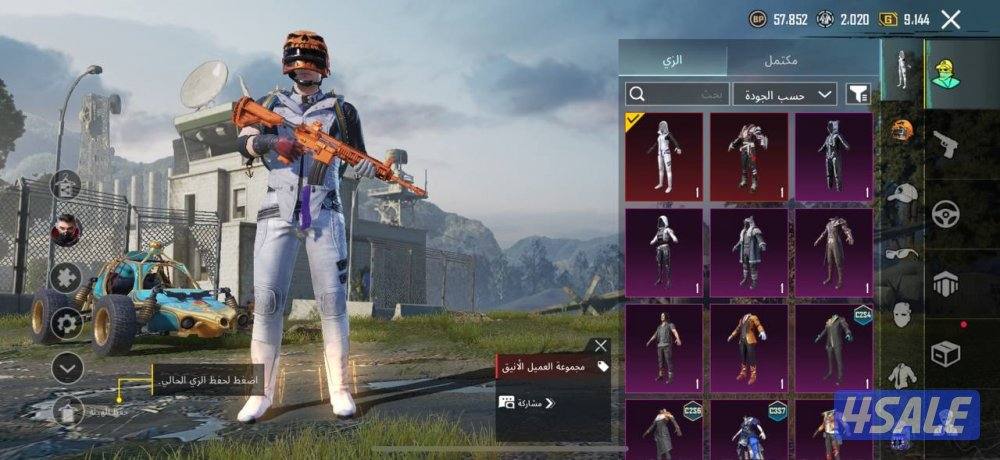Viewport: 1000px width, 460px height.
Task: Select the equipped white hooded outfit
Action: pos(664,157)
